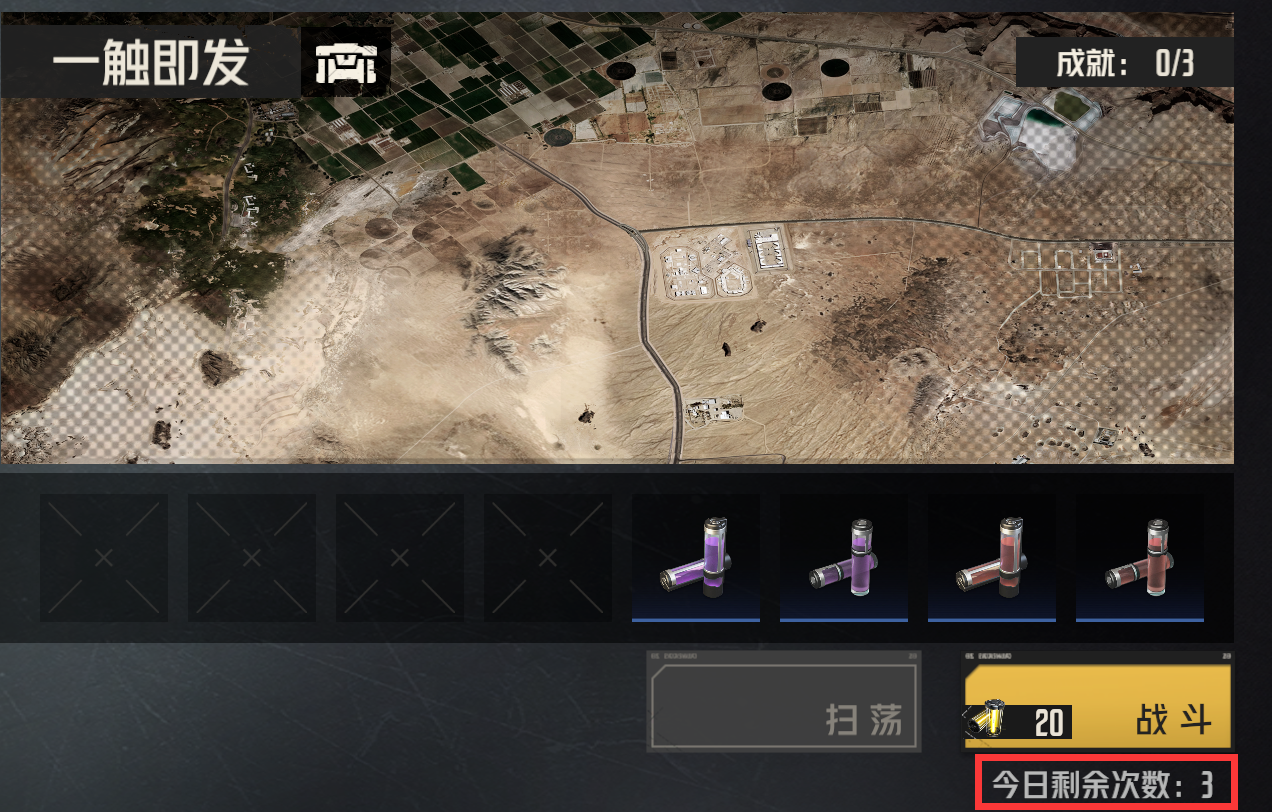Click the white emblem beside 一触即发 title
The image size is (1272, 812).
346,65
